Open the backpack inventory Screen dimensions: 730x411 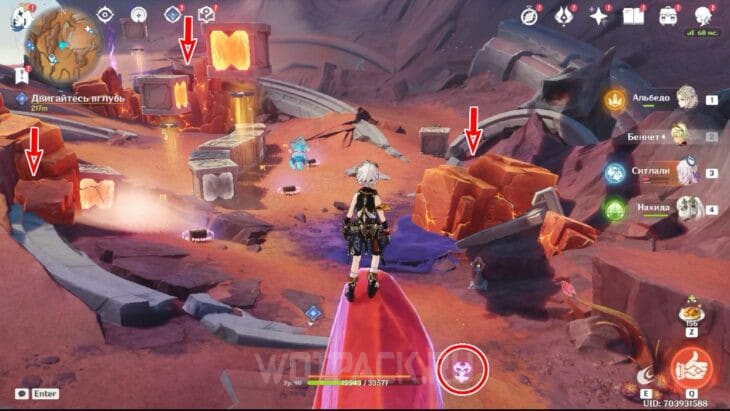tap(666, 15)
